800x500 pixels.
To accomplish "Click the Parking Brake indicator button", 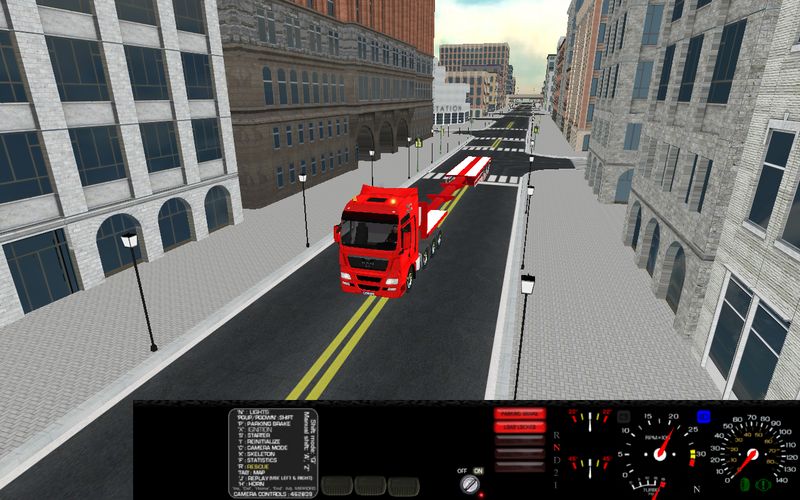I will tap(519, 413).
